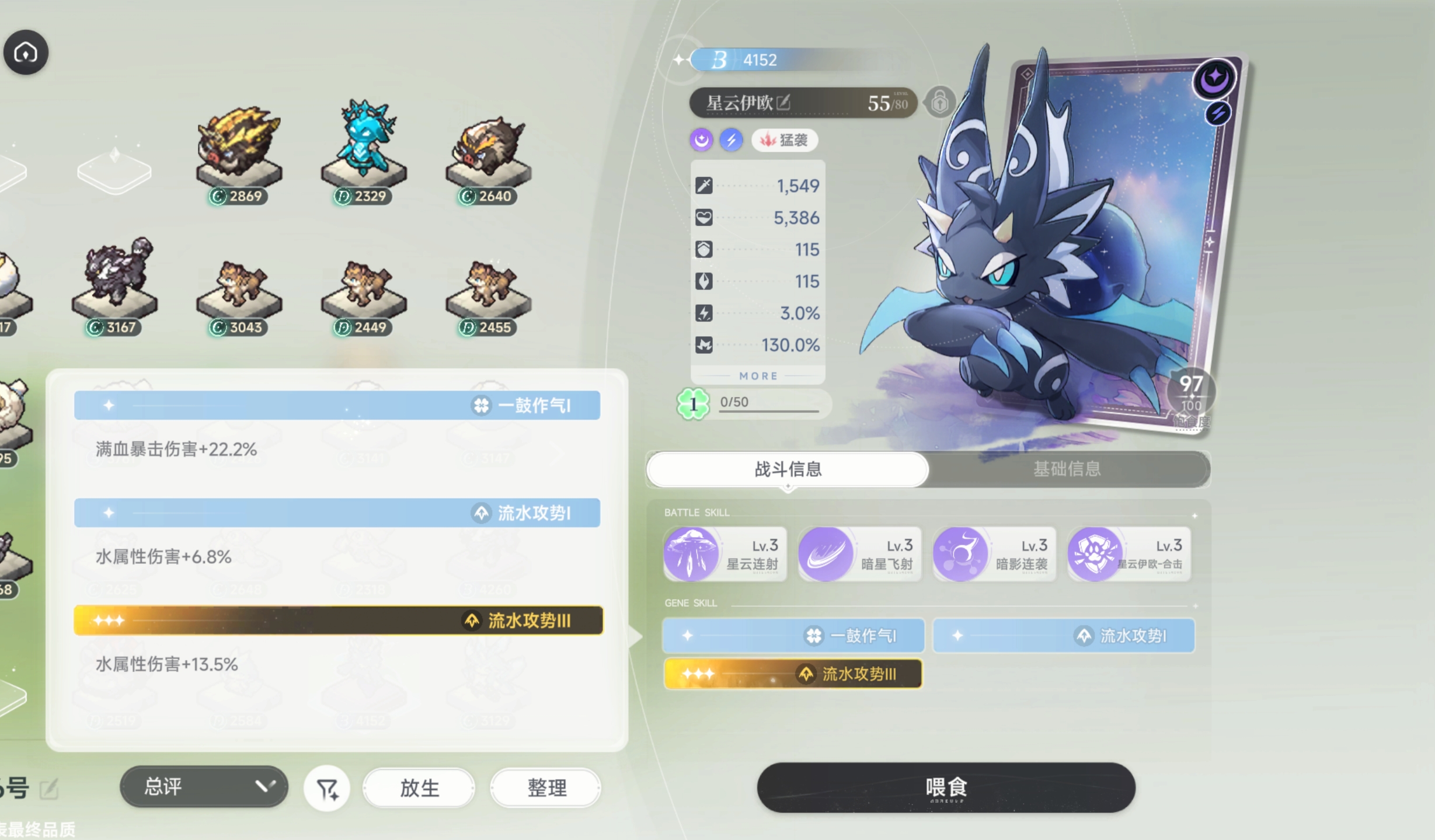Inspect the 星云伊欧-合击 combo skill
Viewport: 1435px width, 840px height.
tap(1129, 554)
